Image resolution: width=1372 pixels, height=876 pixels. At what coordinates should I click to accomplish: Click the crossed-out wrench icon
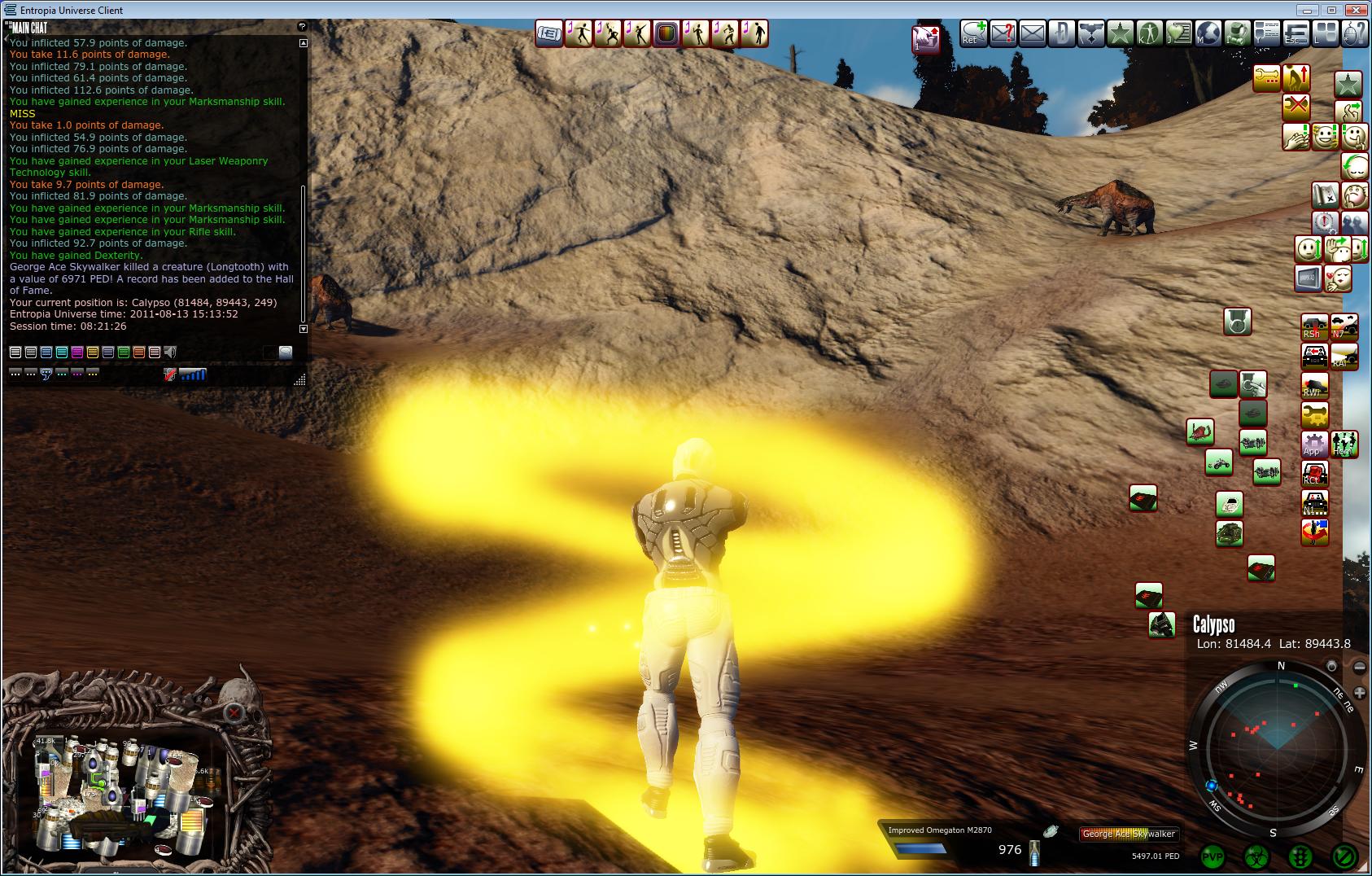click(1296, 106)
